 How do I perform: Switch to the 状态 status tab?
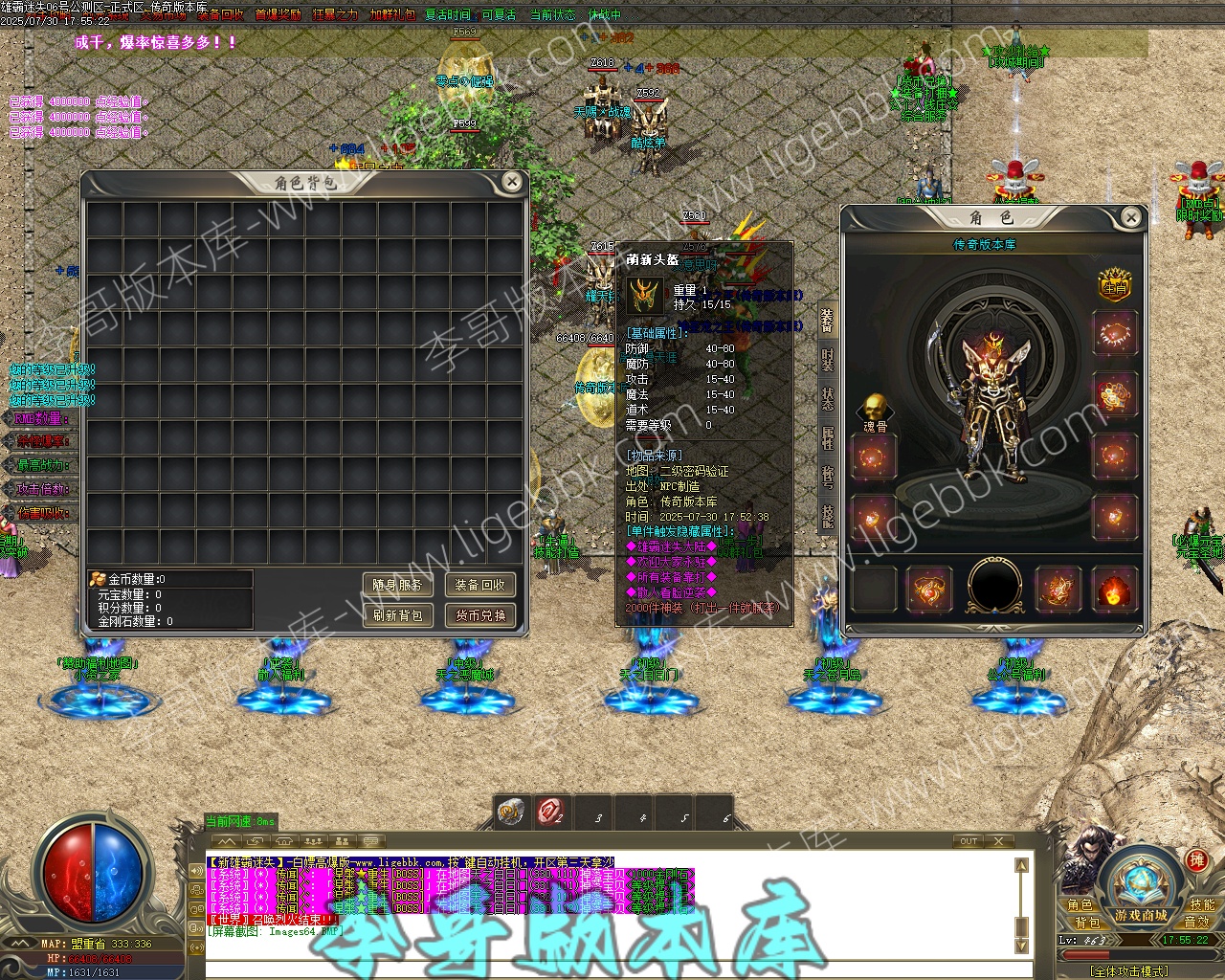pyautogui.click(x=827, y=399)
